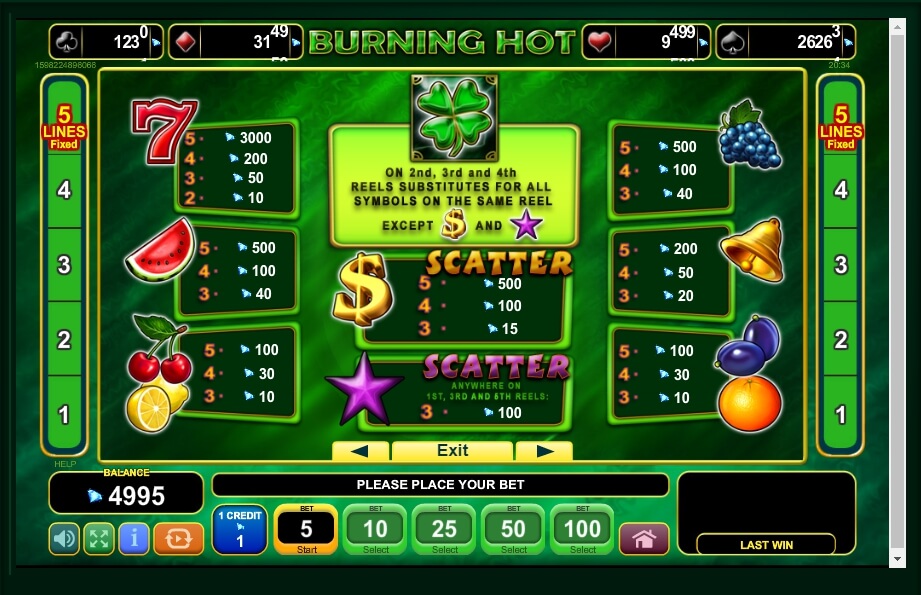Open the info paytable button
This screenshot has height=595, width=921.
point(134,539)
